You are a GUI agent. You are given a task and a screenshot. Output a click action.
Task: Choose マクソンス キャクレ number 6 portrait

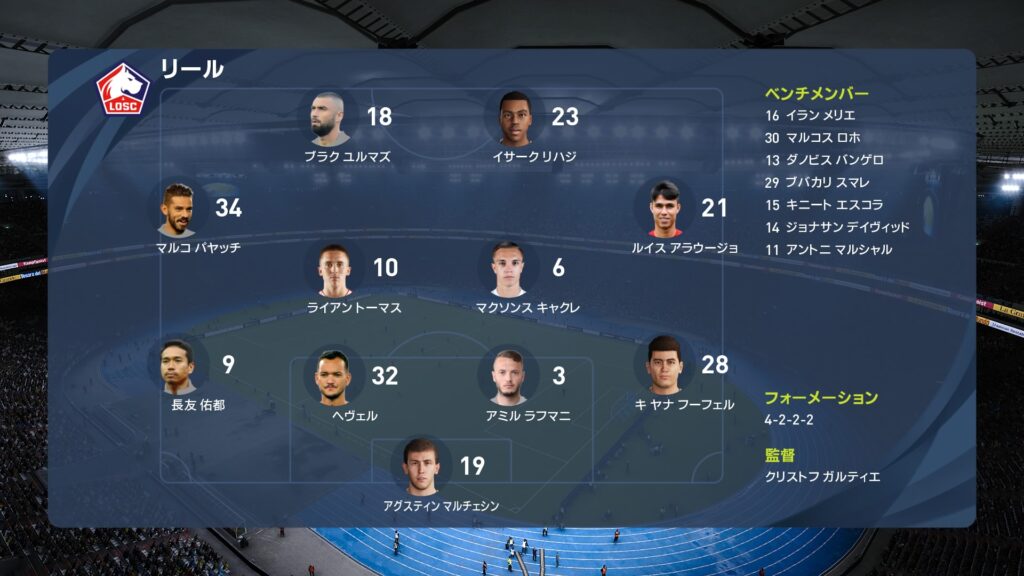click(x=509, y=269)
